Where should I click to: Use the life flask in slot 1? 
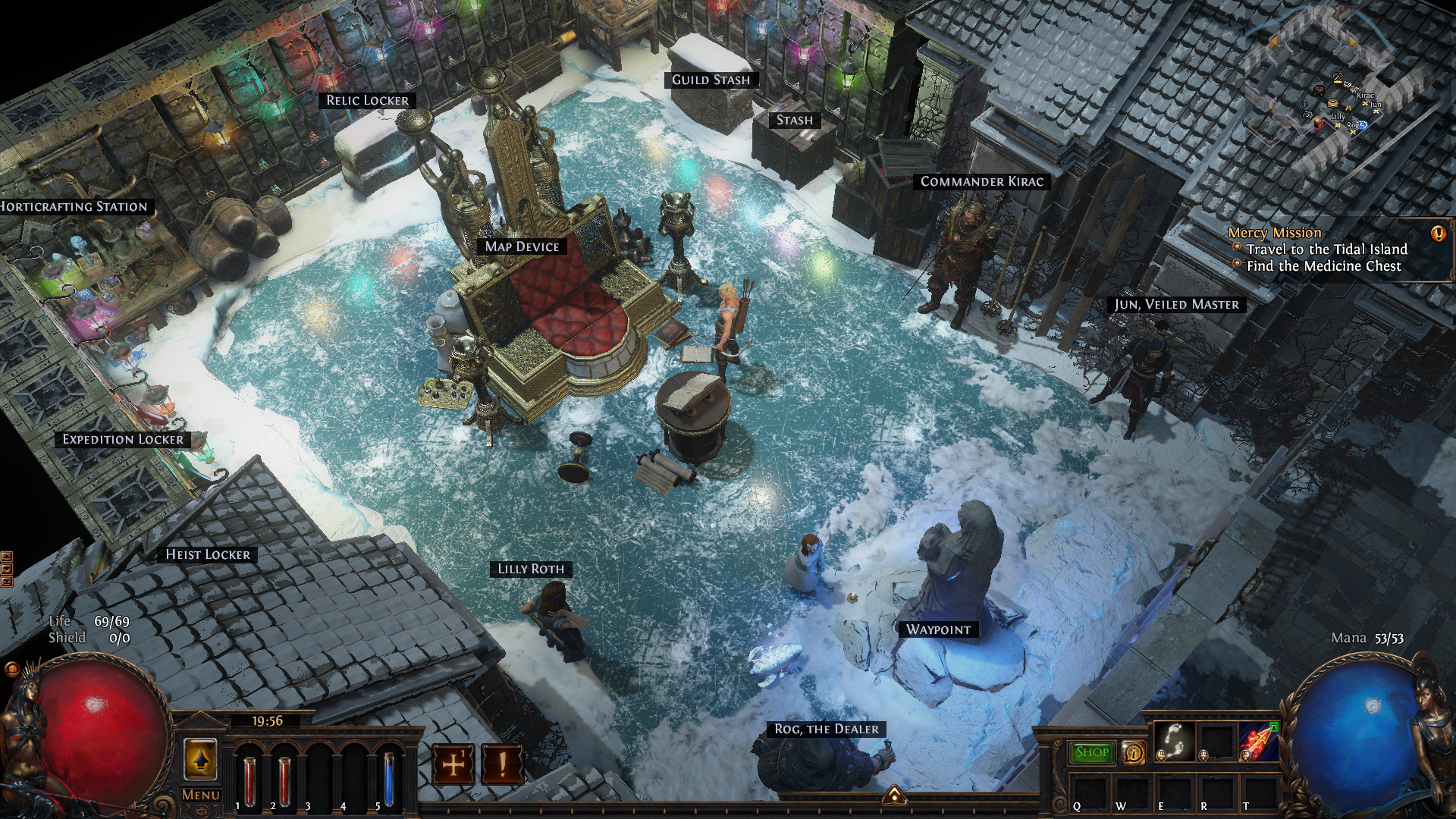click(x=249, y=780)
